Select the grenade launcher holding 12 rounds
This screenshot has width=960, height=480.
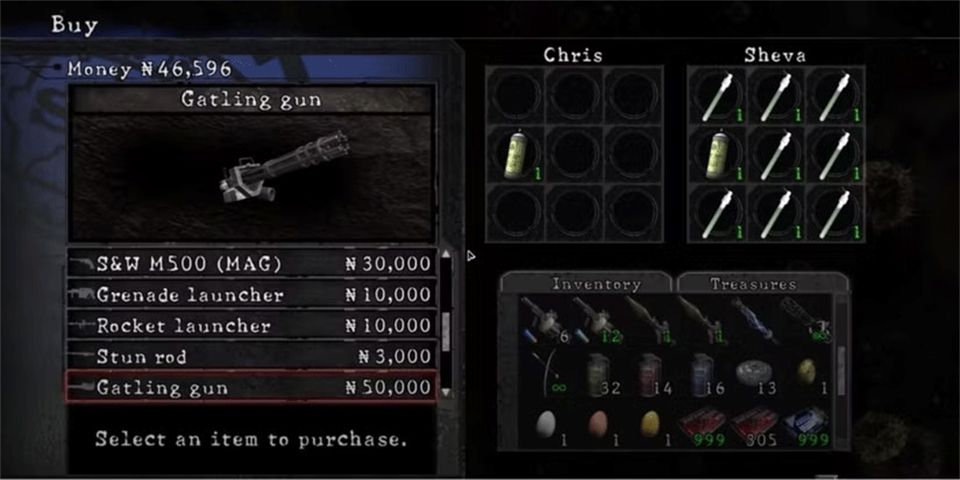point(597,320)
